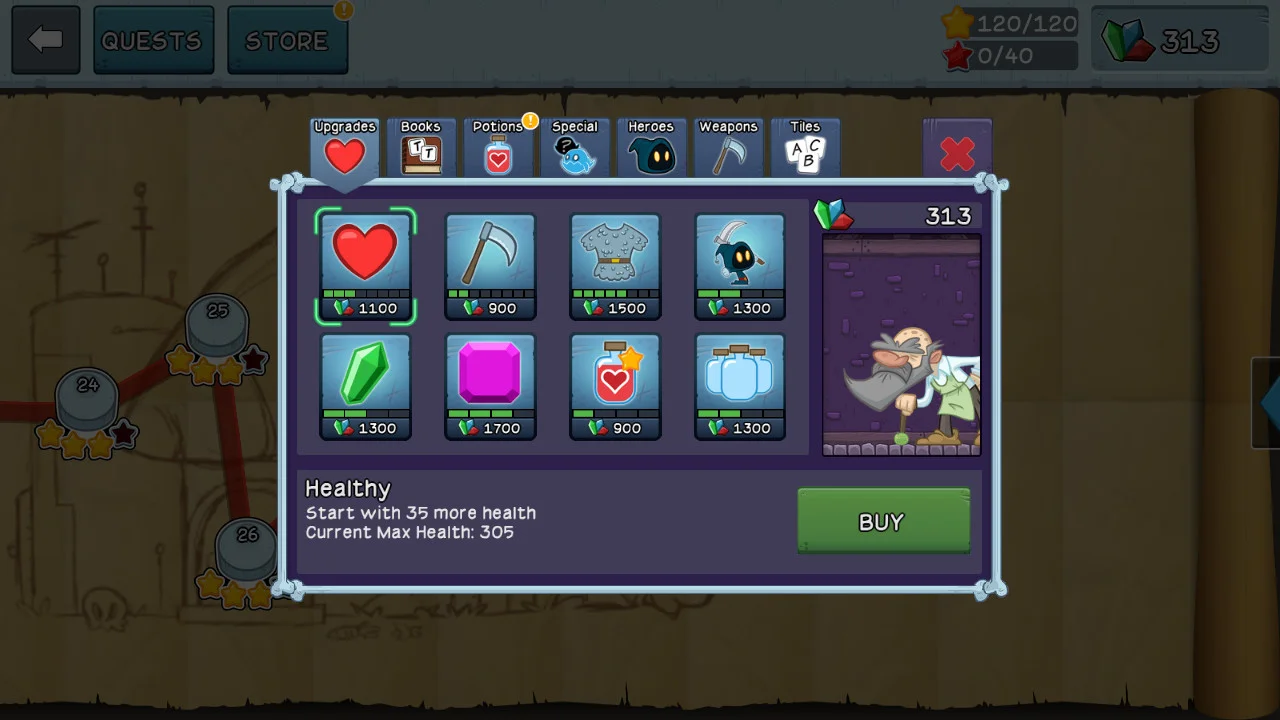Open the QUESTS menu
This screenshot has height=720, width=1280.
coord(153,40)
